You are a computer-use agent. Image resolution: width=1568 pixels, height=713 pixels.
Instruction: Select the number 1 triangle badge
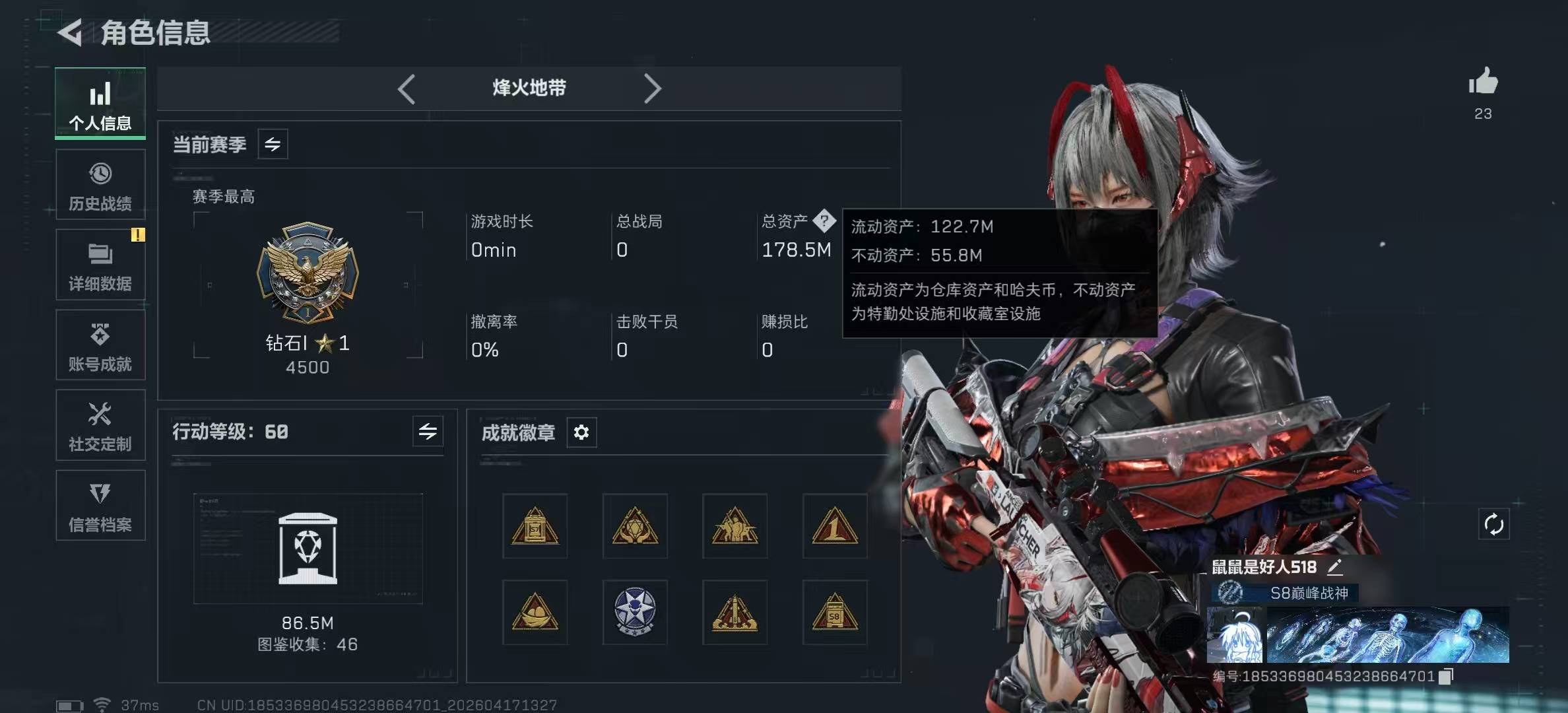(835, 526)
